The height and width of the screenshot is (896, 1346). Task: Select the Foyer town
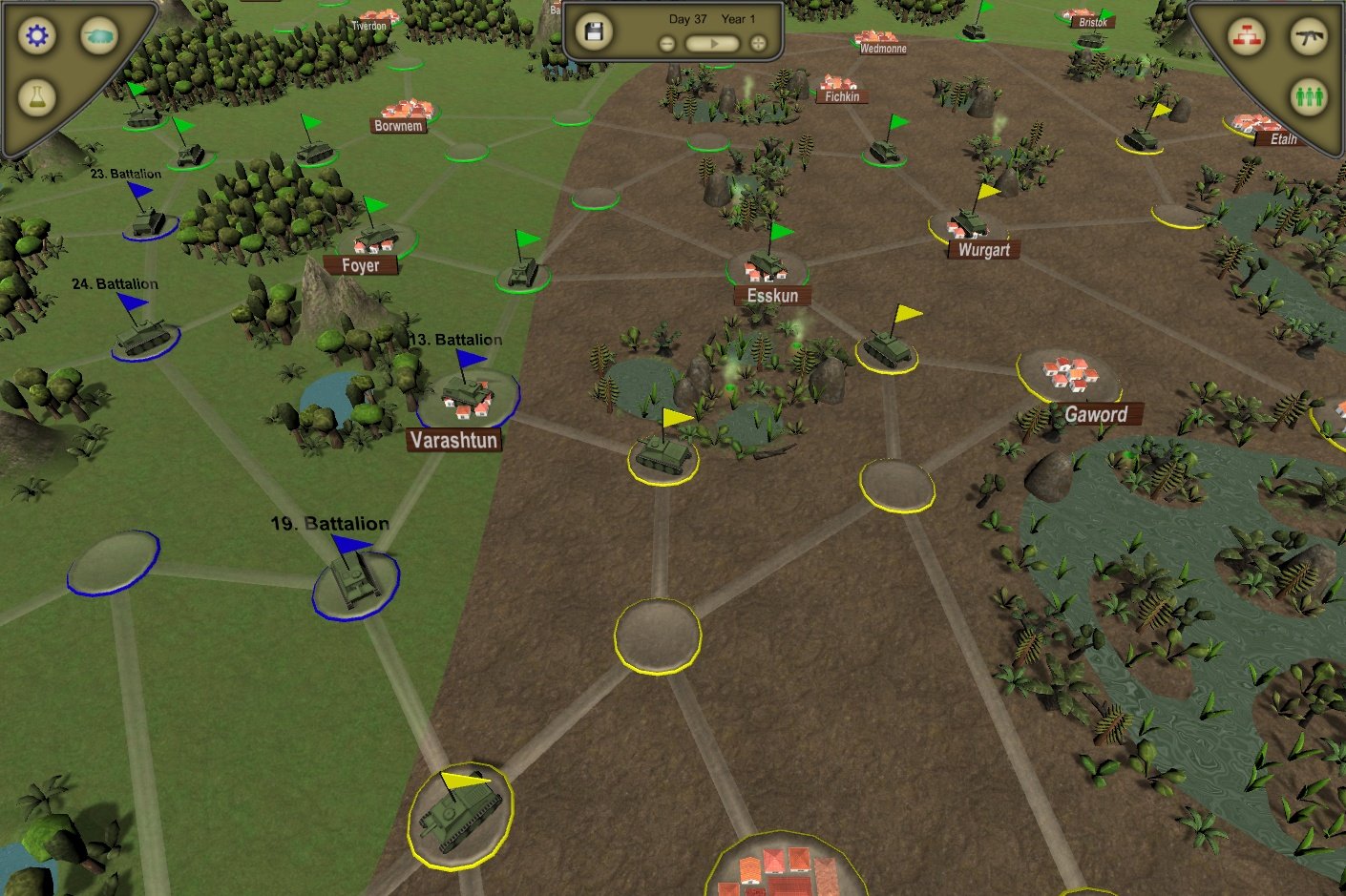coord(362,264)
